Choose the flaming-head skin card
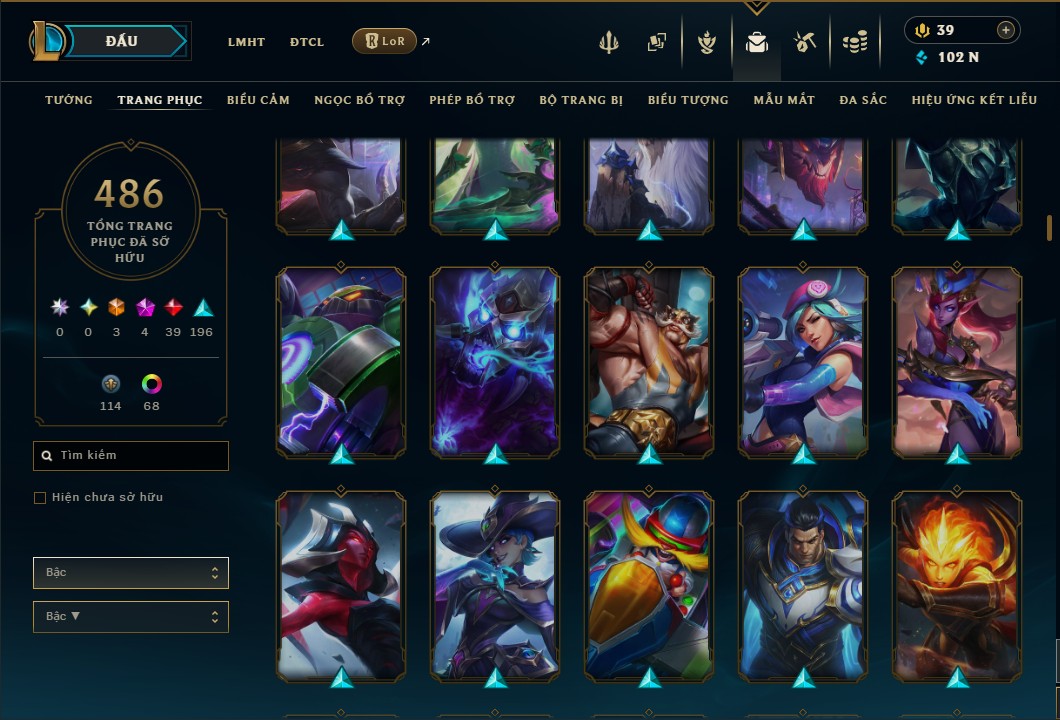Screen dimensions: 1060x720 (957, 586)
